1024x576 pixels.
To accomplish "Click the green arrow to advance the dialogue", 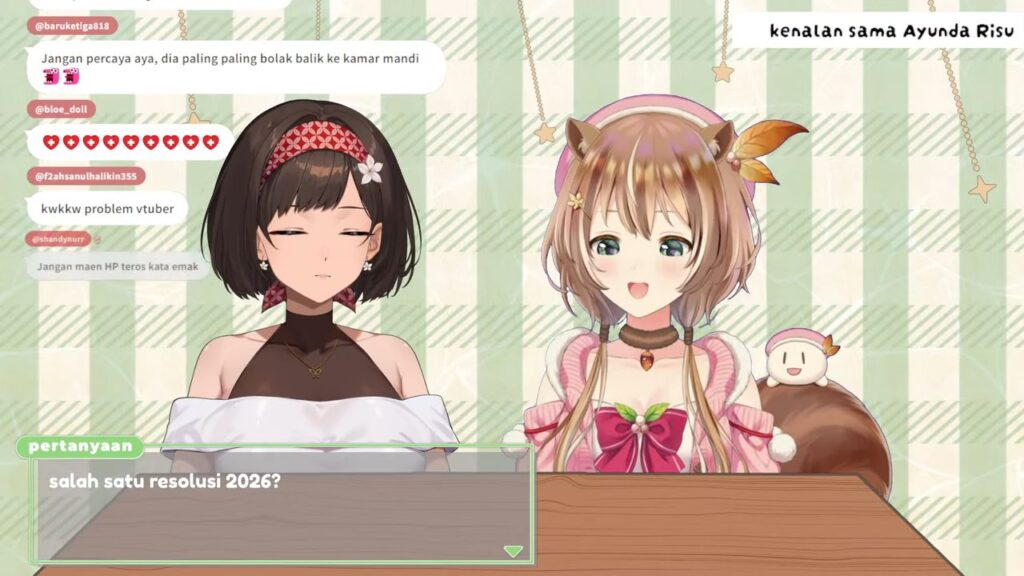I will click(513, 551).
